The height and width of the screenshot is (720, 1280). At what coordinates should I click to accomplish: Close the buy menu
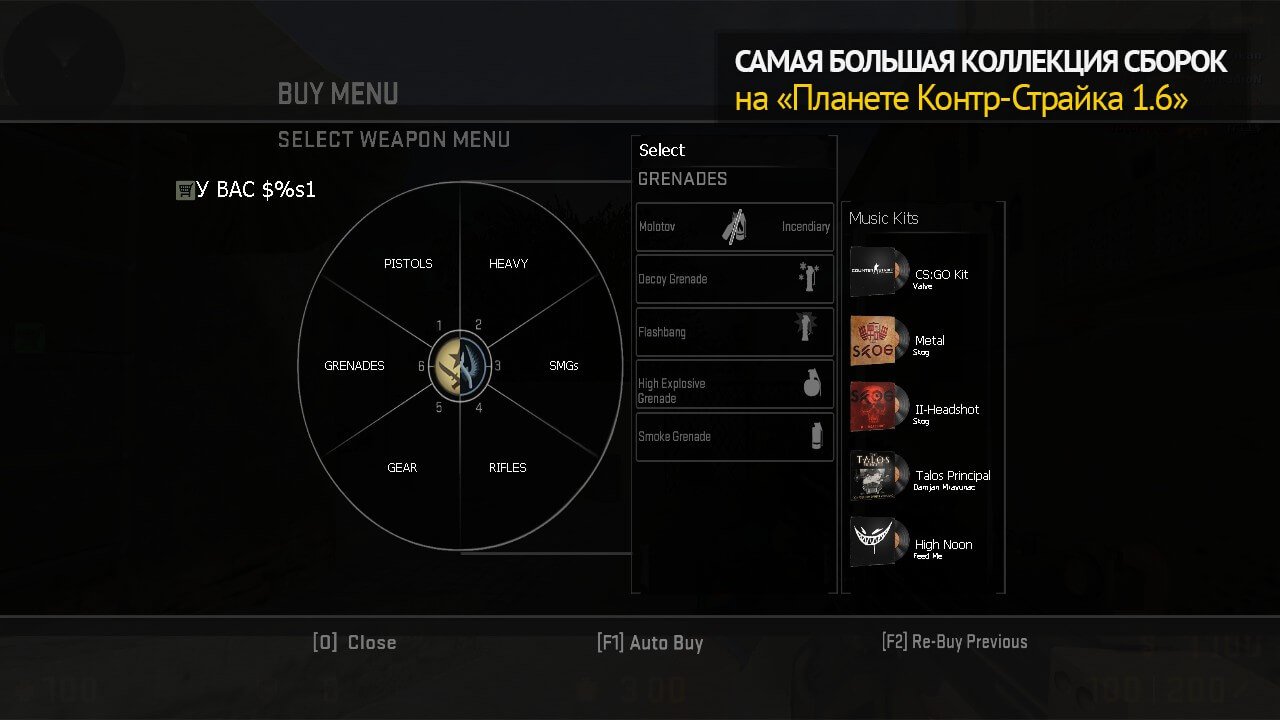tap(354, 643)
